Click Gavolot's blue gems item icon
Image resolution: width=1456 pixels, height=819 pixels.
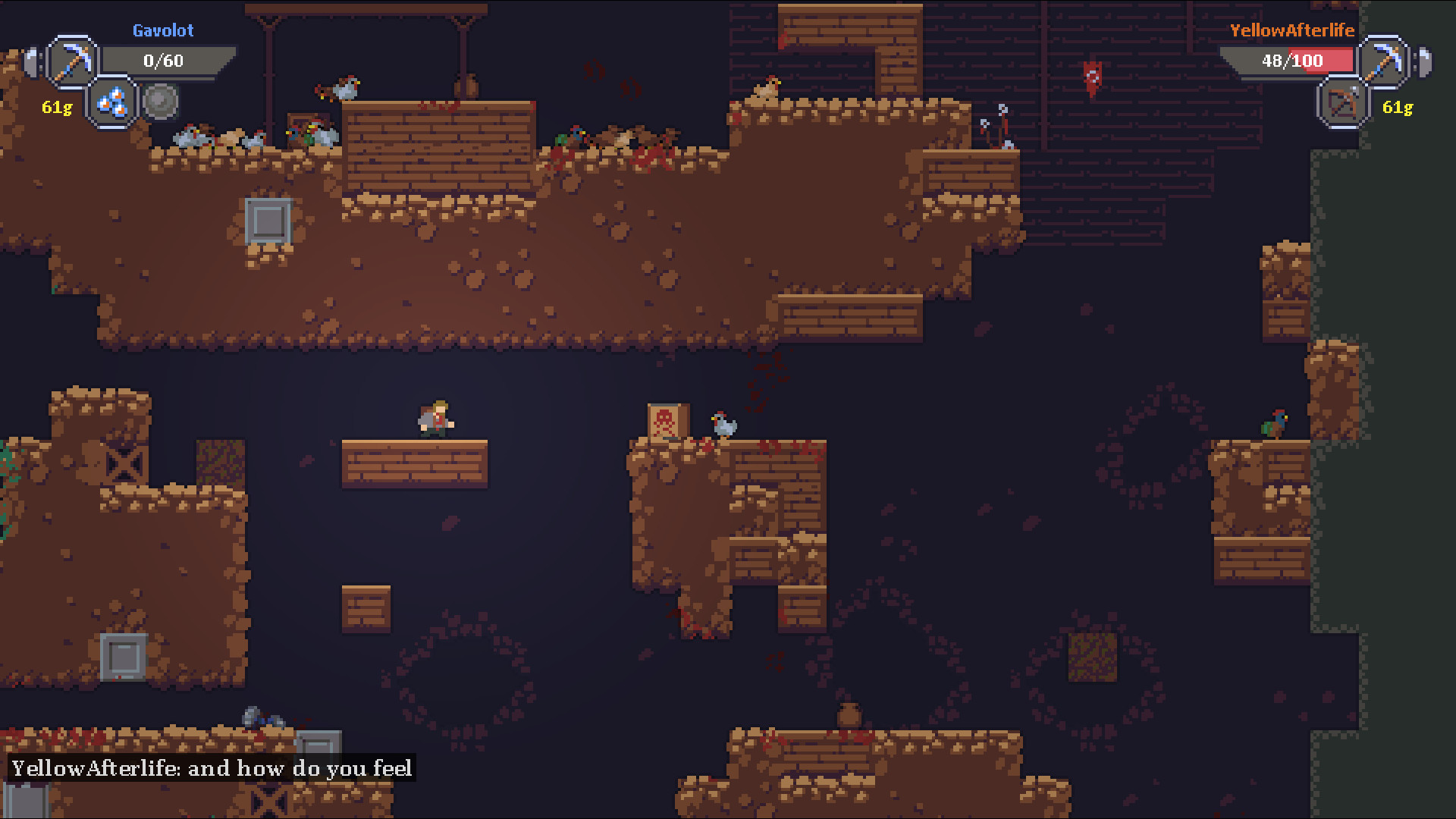click(x=112, y=103)
